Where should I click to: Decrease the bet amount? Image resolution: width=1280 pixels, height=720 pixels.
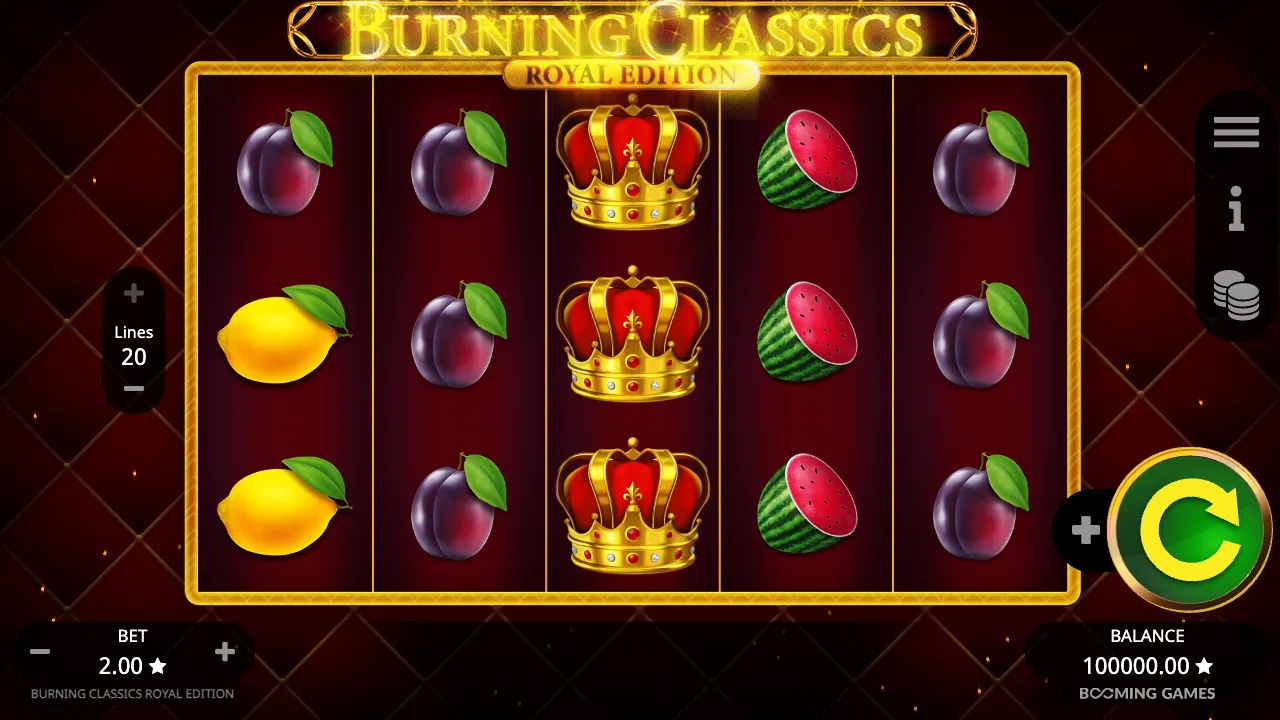40,651
